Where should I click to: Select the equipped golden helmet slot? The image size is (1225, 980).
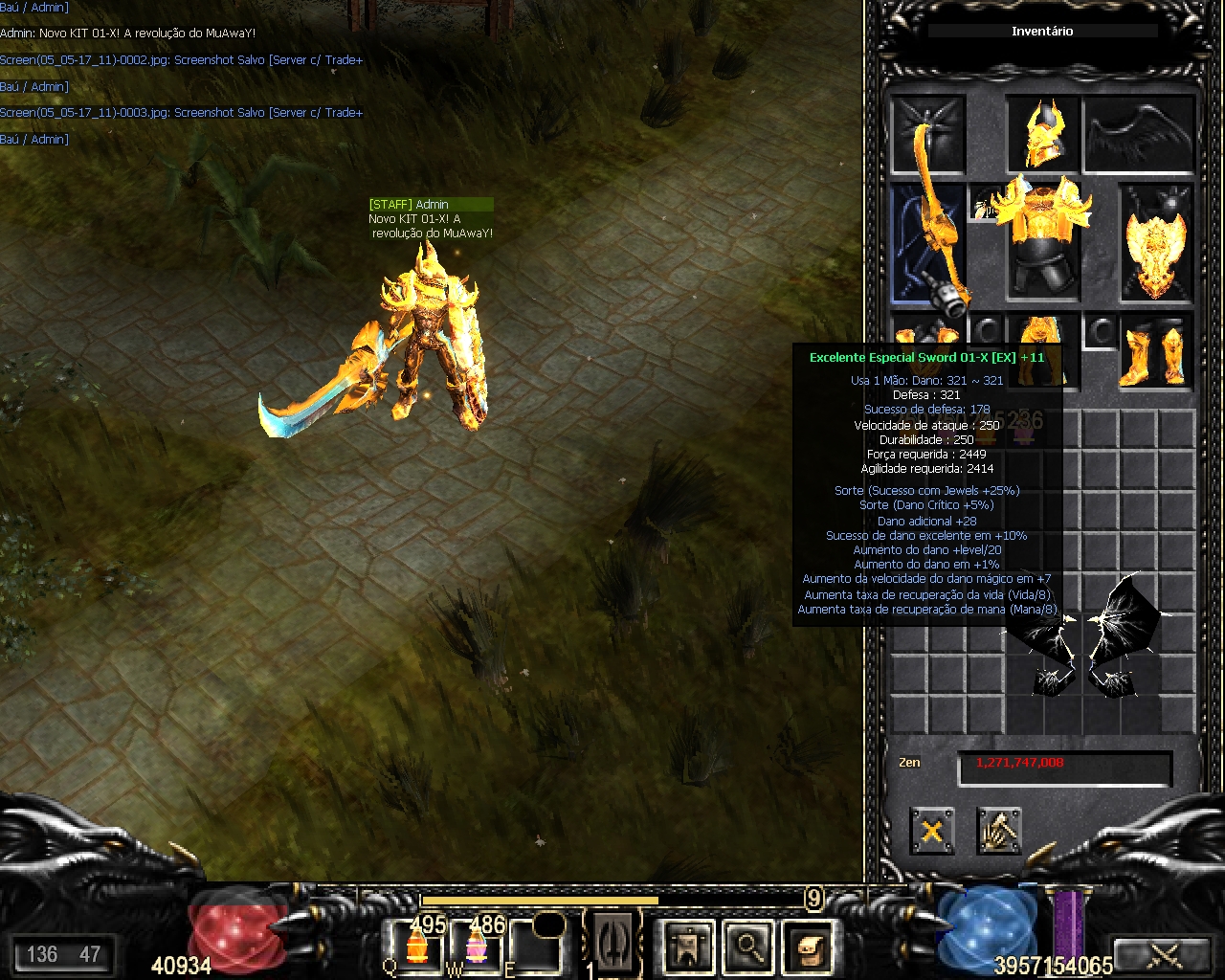[1042, 135]
